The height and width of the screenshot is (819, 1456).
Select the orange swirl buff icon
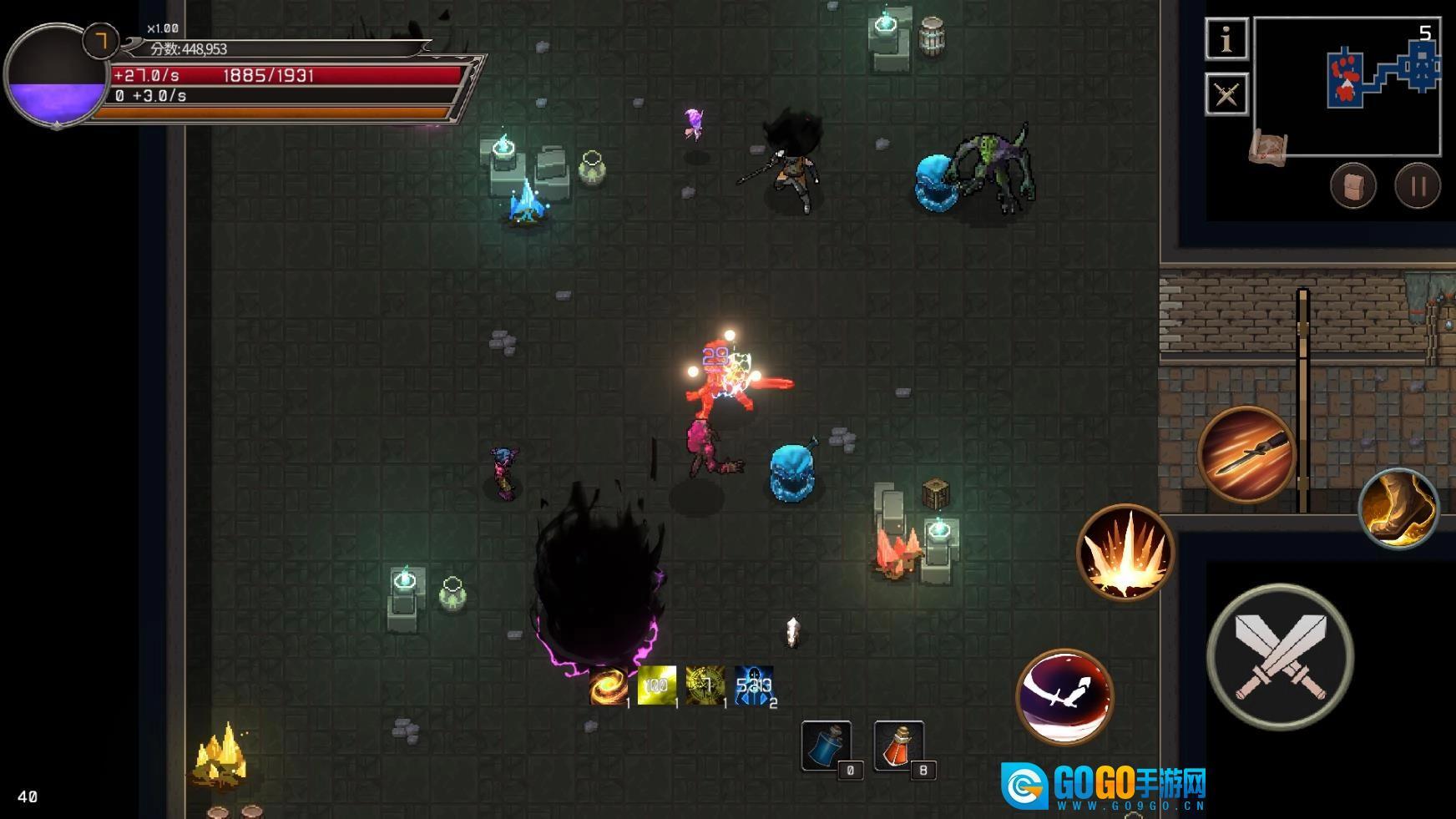[x=607, y=686]
